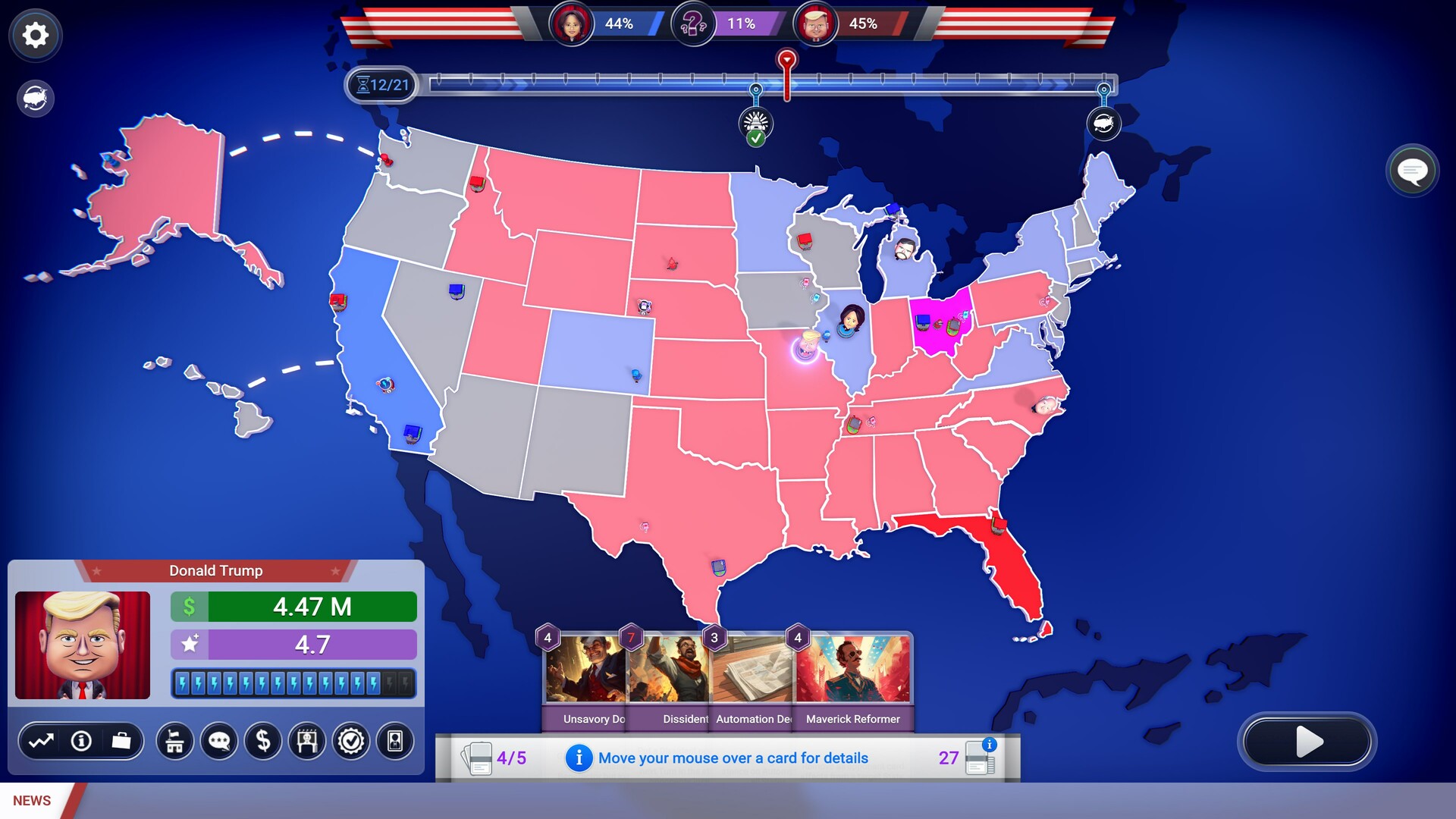Click the election day marker at timeline's end
Screen dimensions: 1456x819
point(1103,124)
